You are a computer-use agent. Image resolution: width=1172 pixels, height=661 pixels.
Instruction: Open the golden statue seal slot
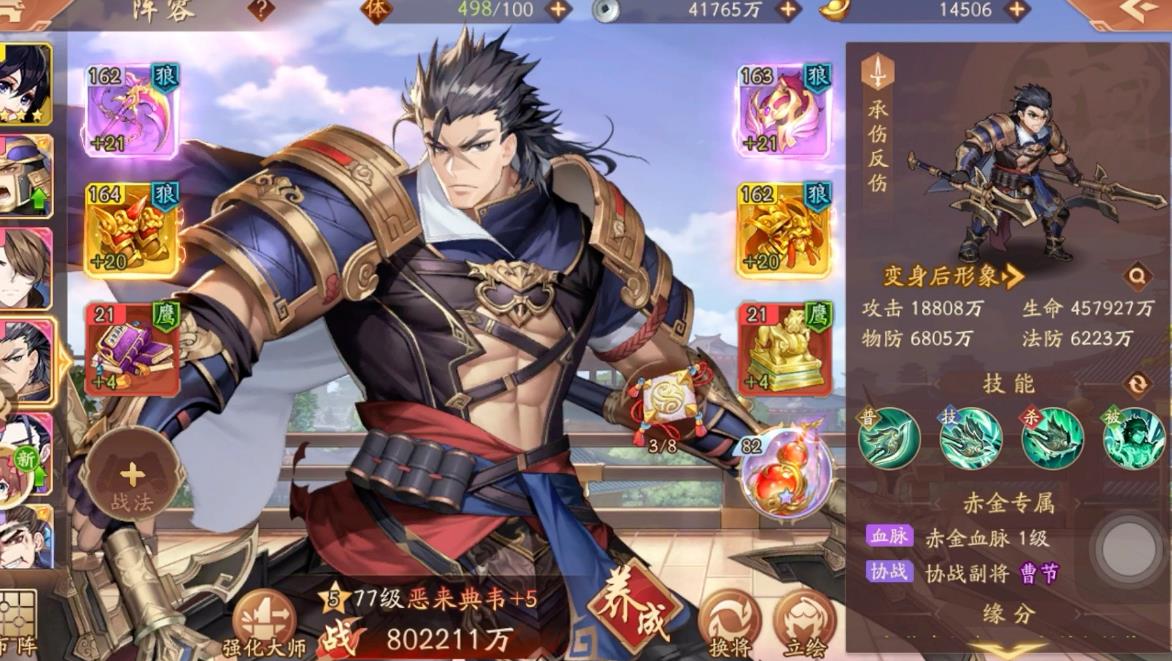(784, 348)
